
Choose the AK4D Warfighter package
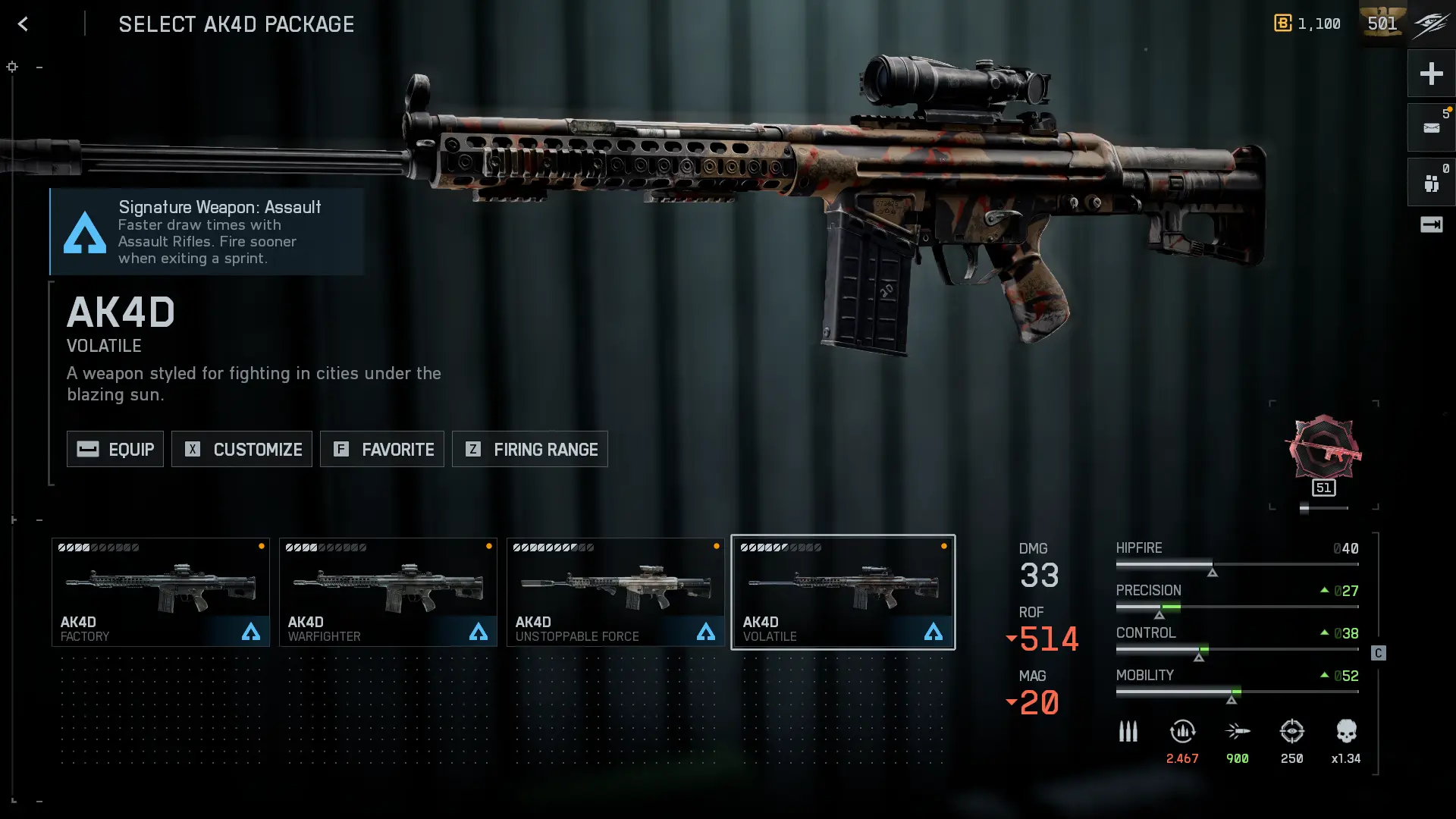[388, 592]
